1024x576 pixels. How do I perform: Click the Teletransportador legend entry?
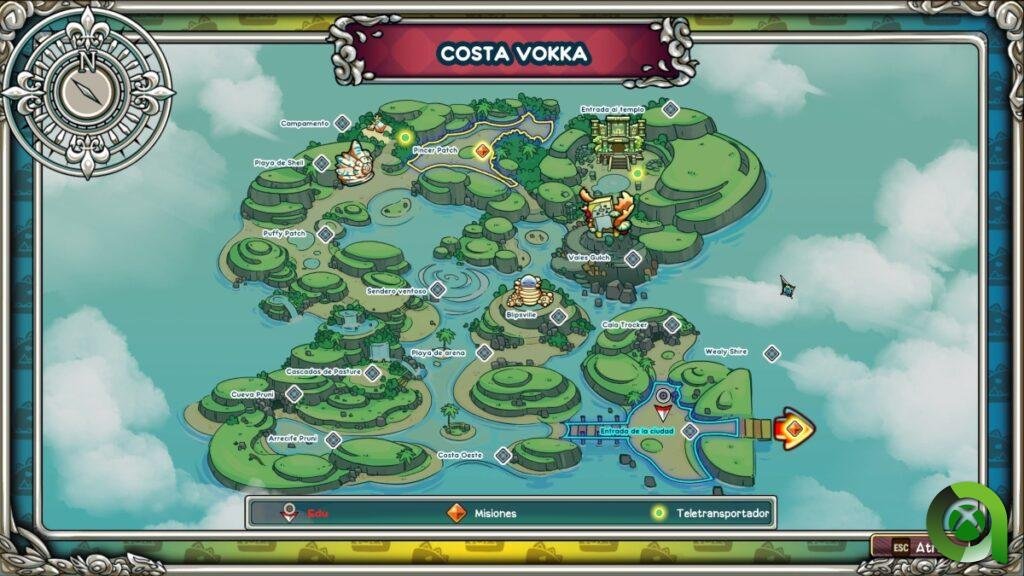coord(714,513)
